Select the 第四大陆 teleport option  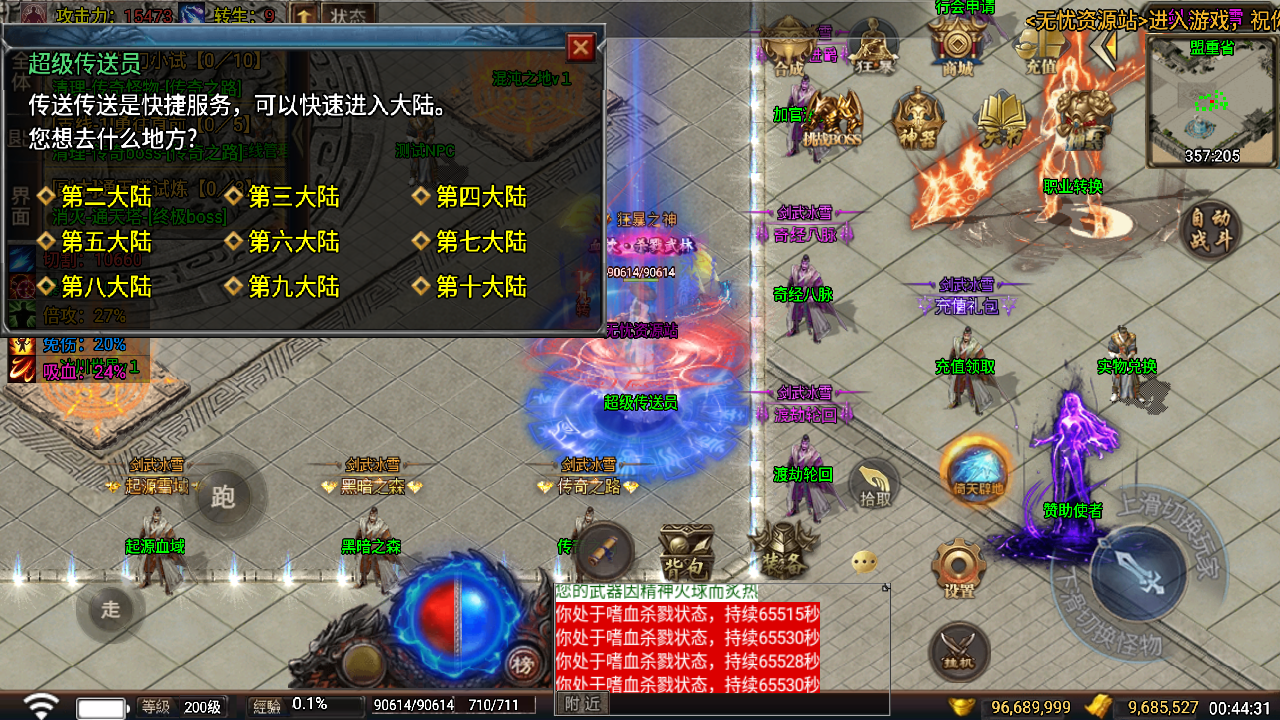click(x=481, y=196)
